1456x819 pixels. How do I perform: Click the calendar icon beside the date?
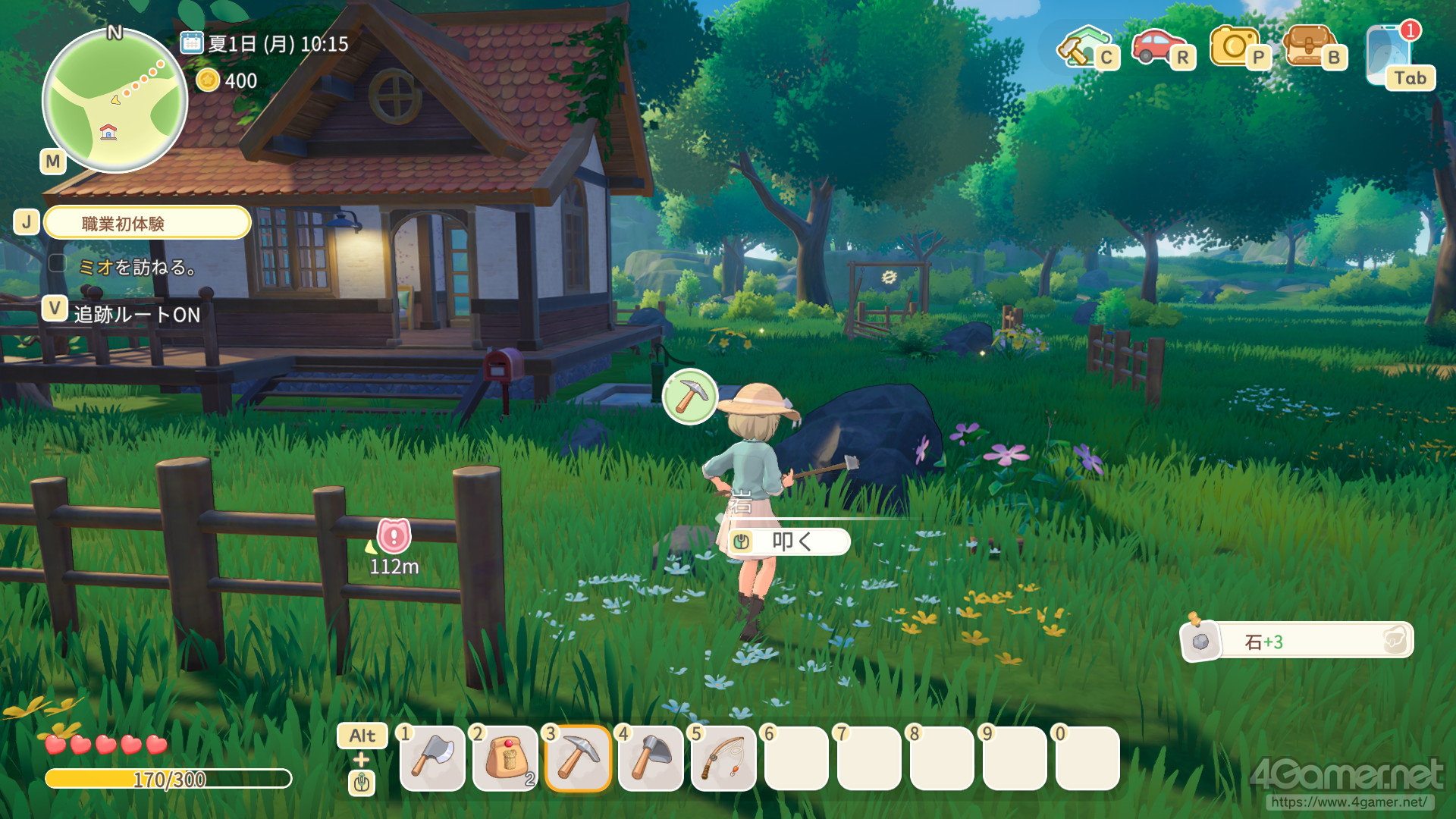point(191,42)
